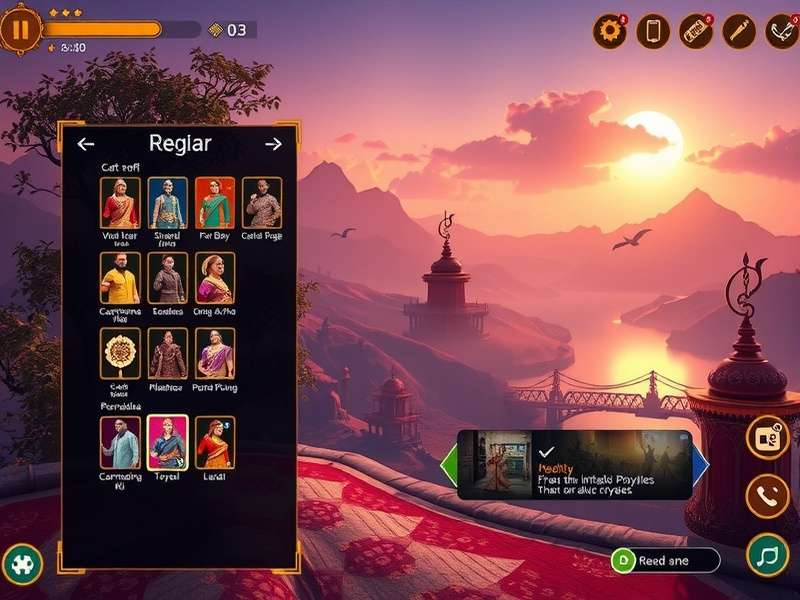Choose the character in the teal green sari
The width and height of the screenshot is (800, 600).
[x=215, y=203]
